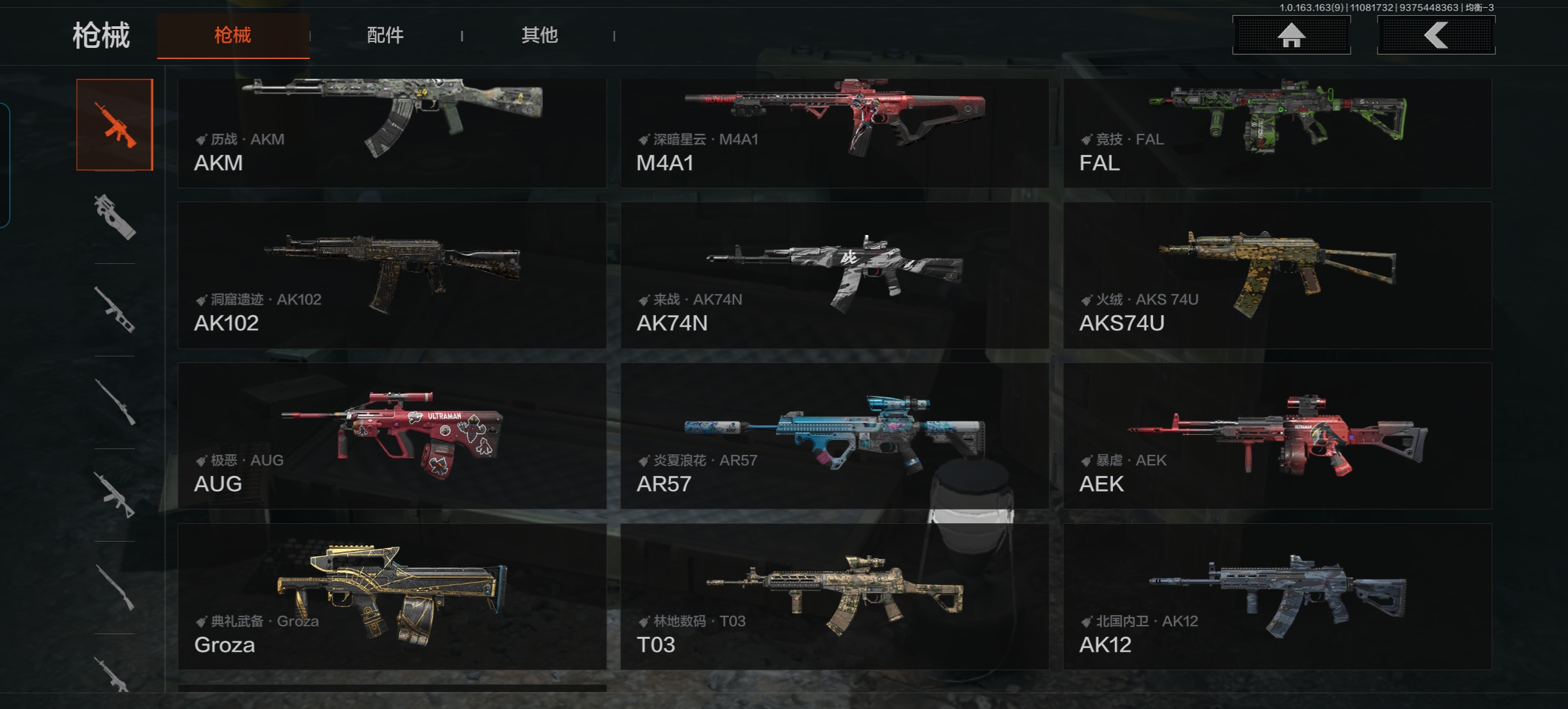Open the 其他 tab

[539, 35]
